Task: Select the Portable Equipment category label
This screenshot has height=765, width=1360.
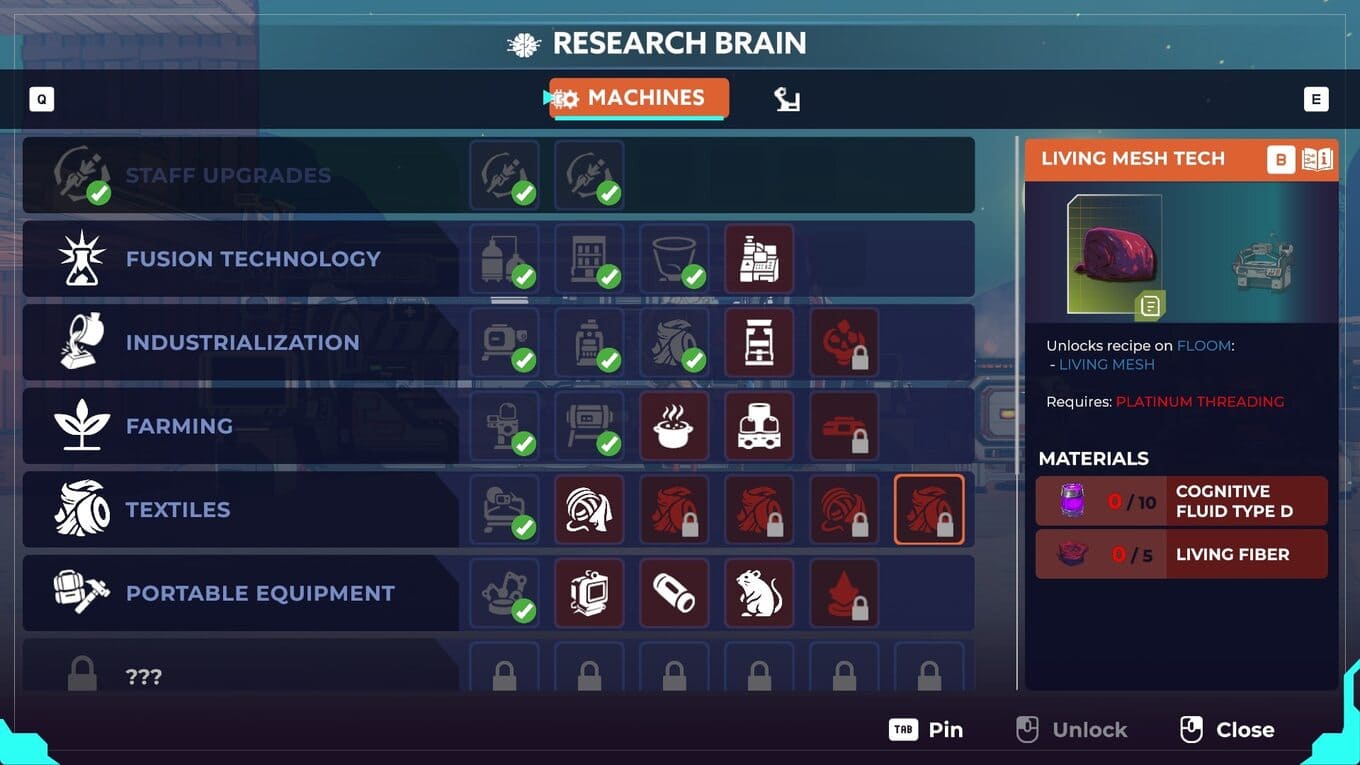Action: tap(260, 593)
